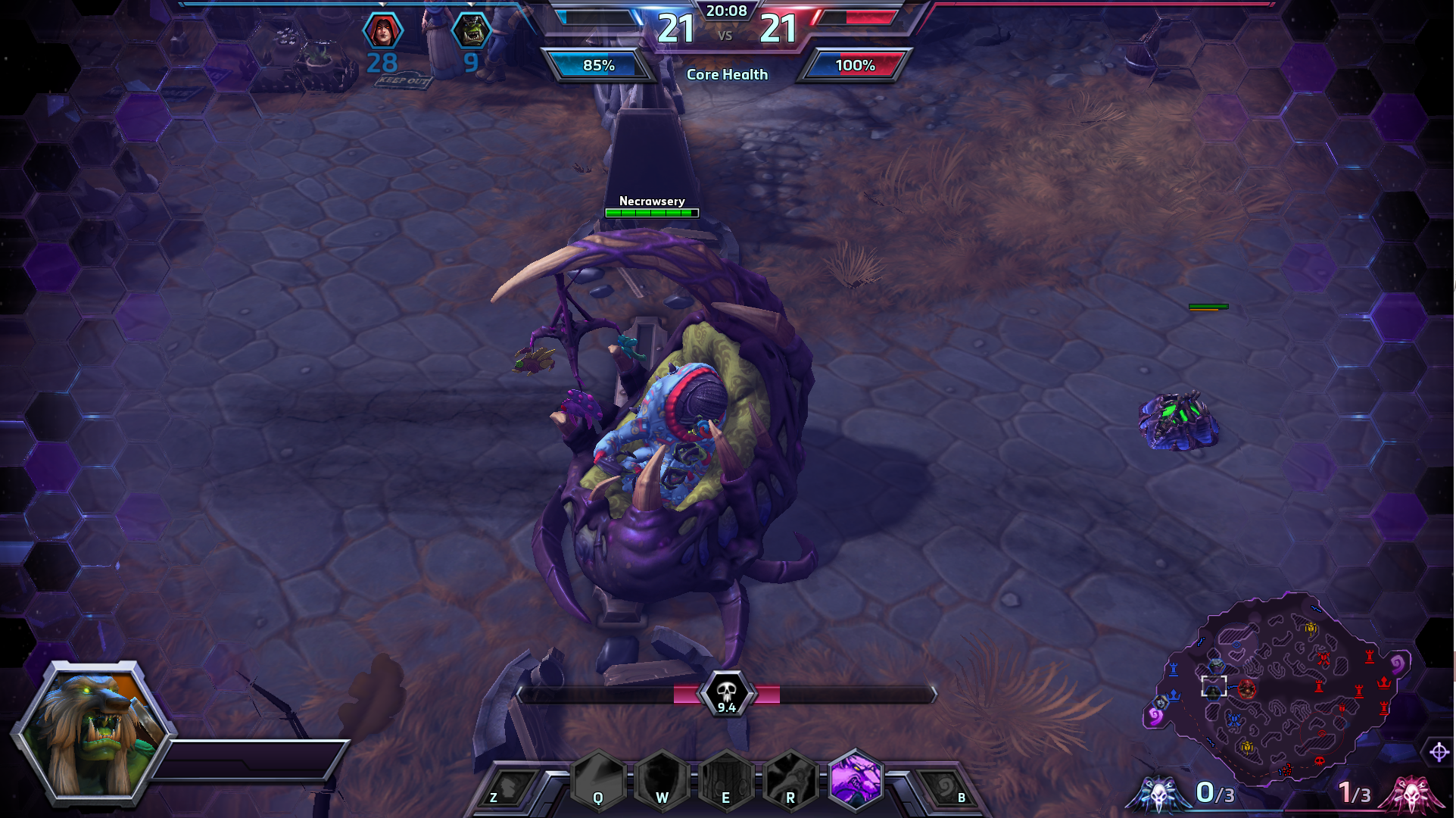Click the blue team's winged skull objective icon
The width and height of the screenshot is (1456, 818).
pyautogui.click(x=1158, y=794)
